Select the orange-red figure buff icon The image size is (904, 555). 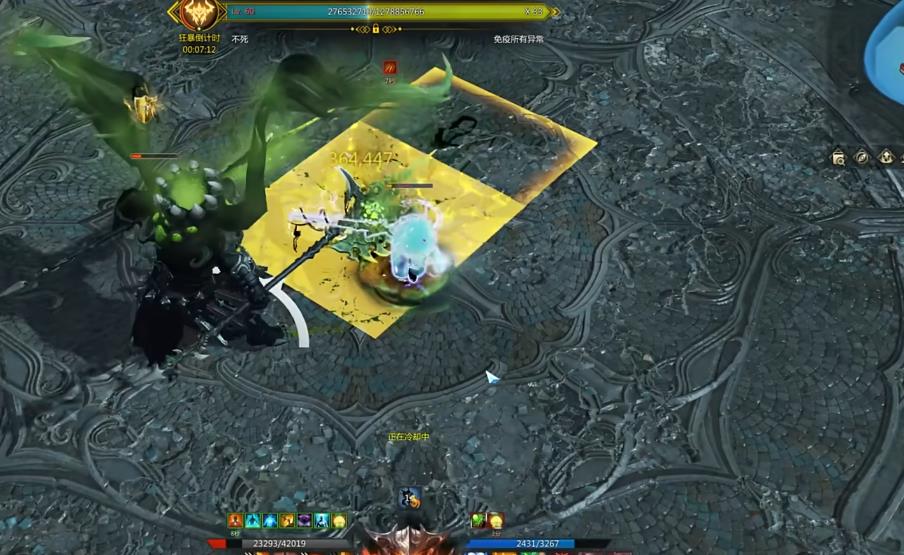[x=235, y=521]
